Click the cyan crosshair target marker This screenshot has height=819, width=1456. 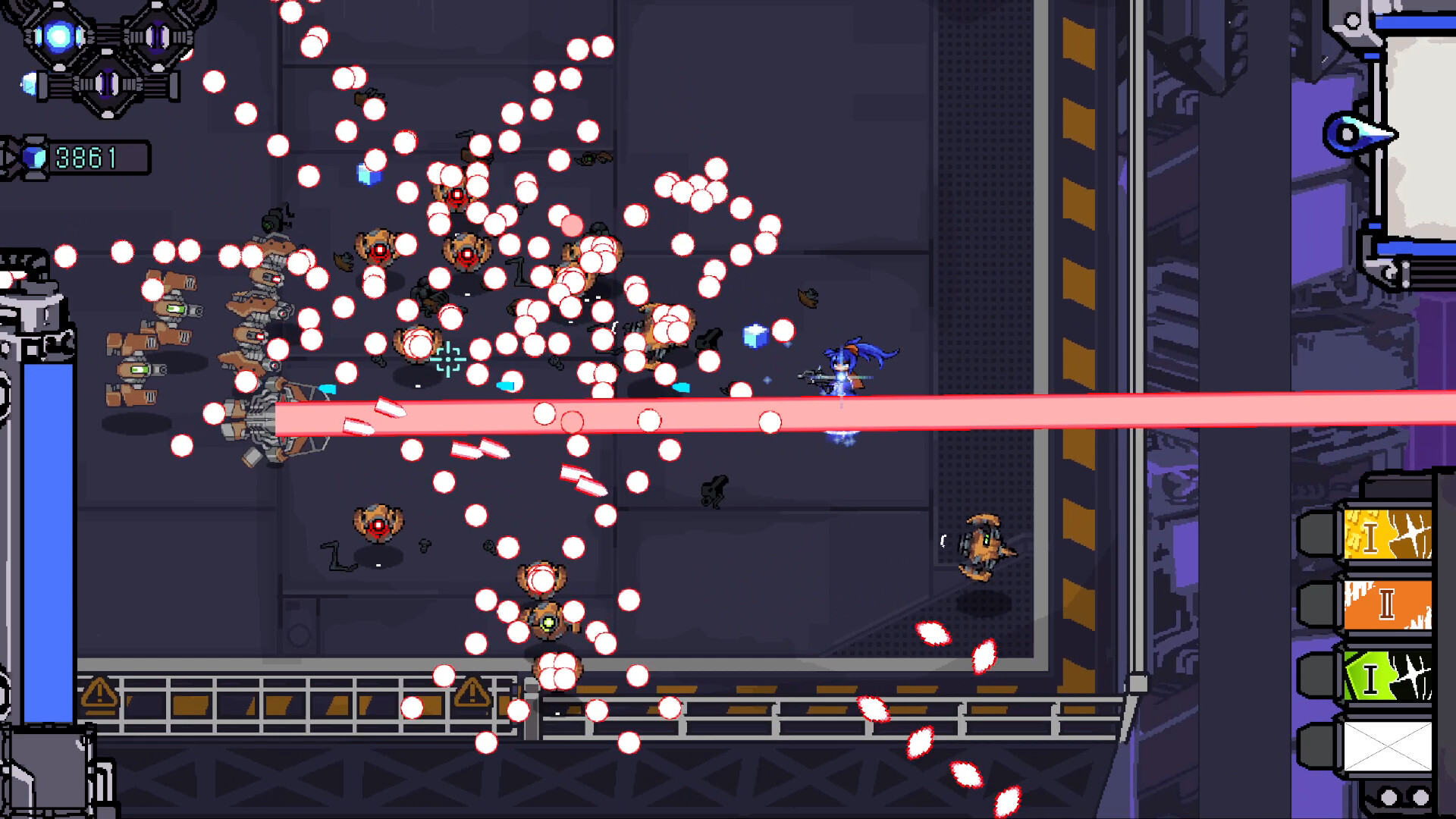[449, 360]
